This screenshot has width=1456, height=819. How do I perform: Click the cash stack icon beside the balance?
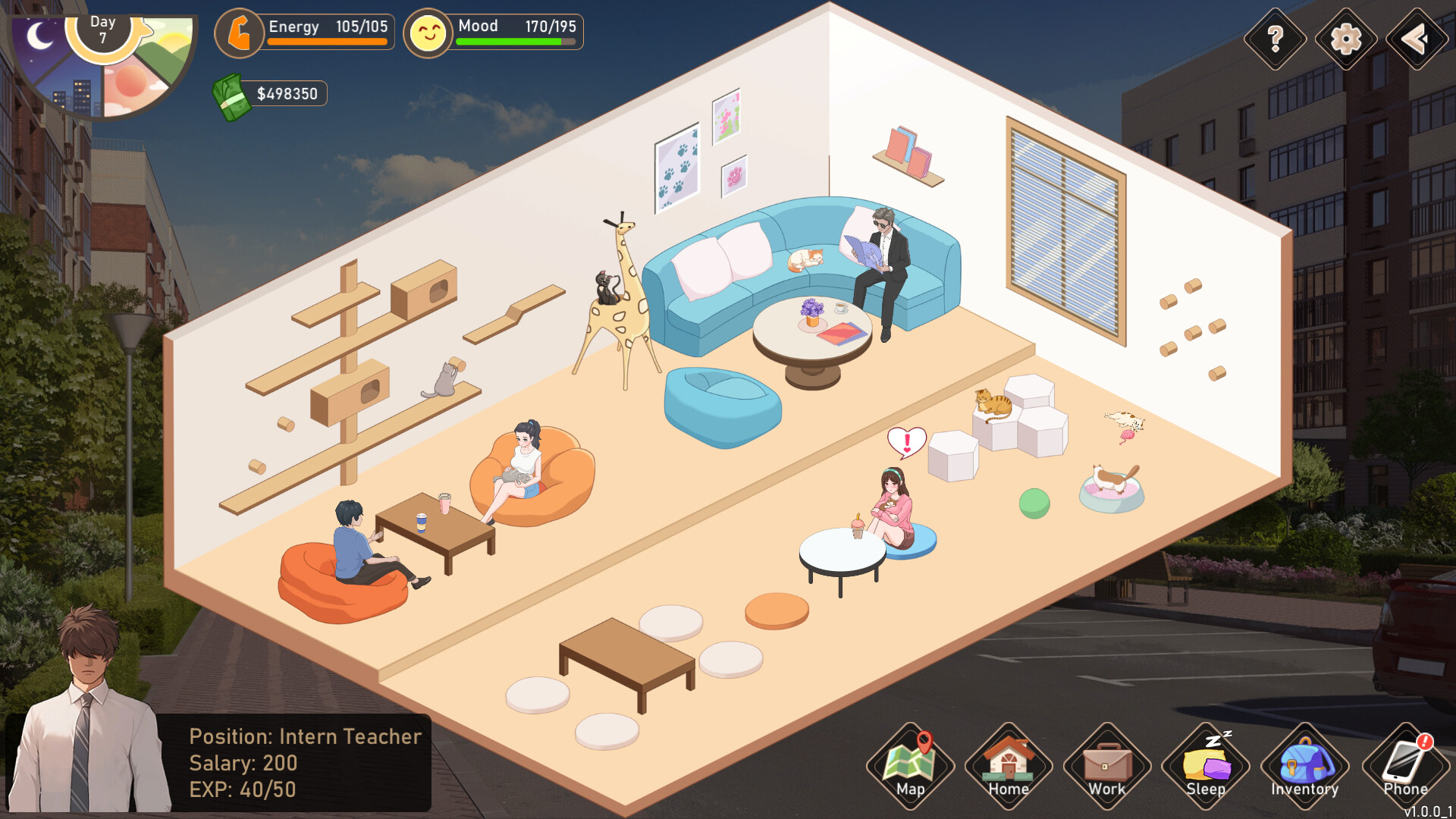tap(232, 93)
